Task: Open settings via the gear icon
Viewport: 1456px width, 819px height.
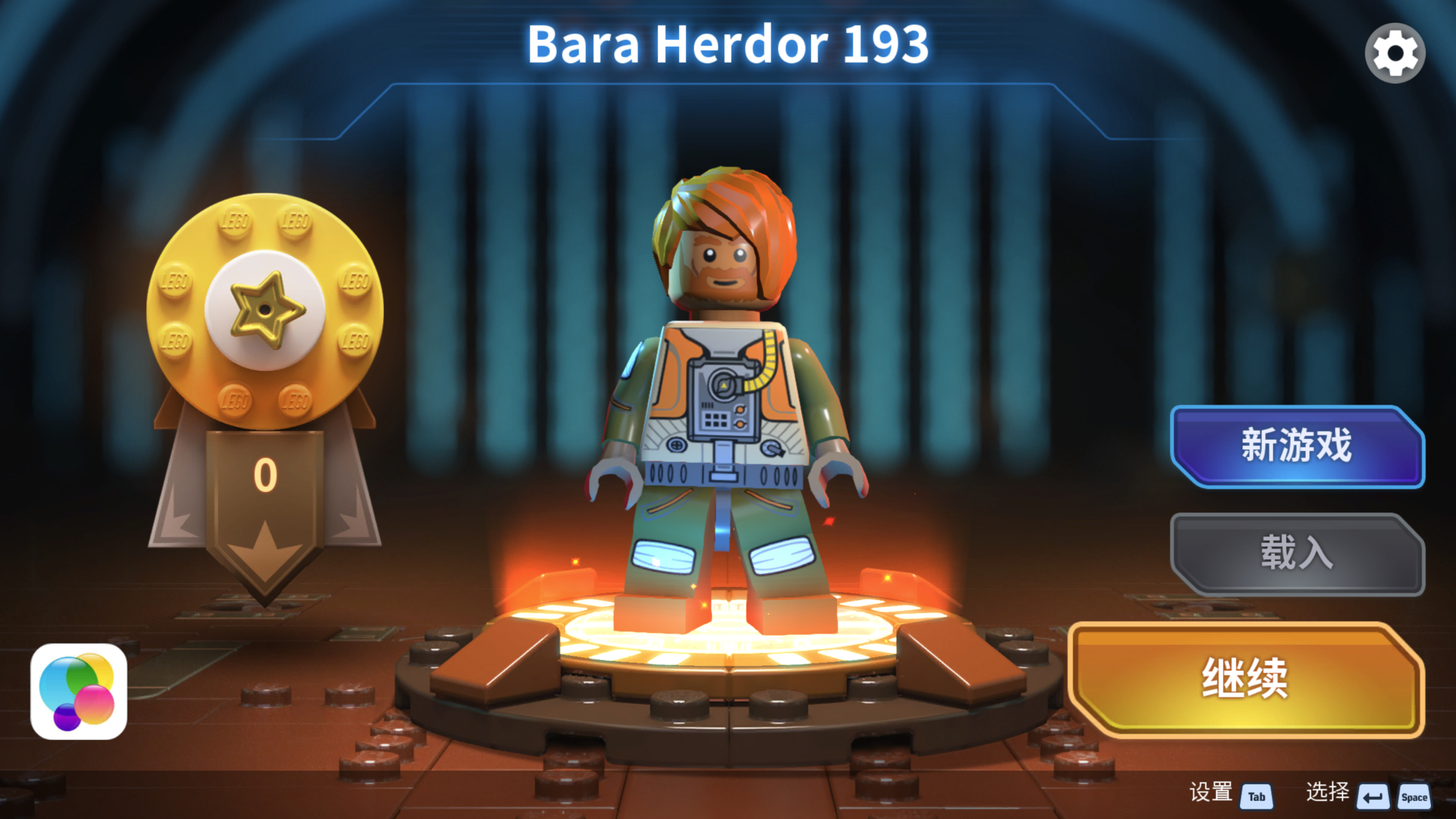Action: [x=1394, y=54]
